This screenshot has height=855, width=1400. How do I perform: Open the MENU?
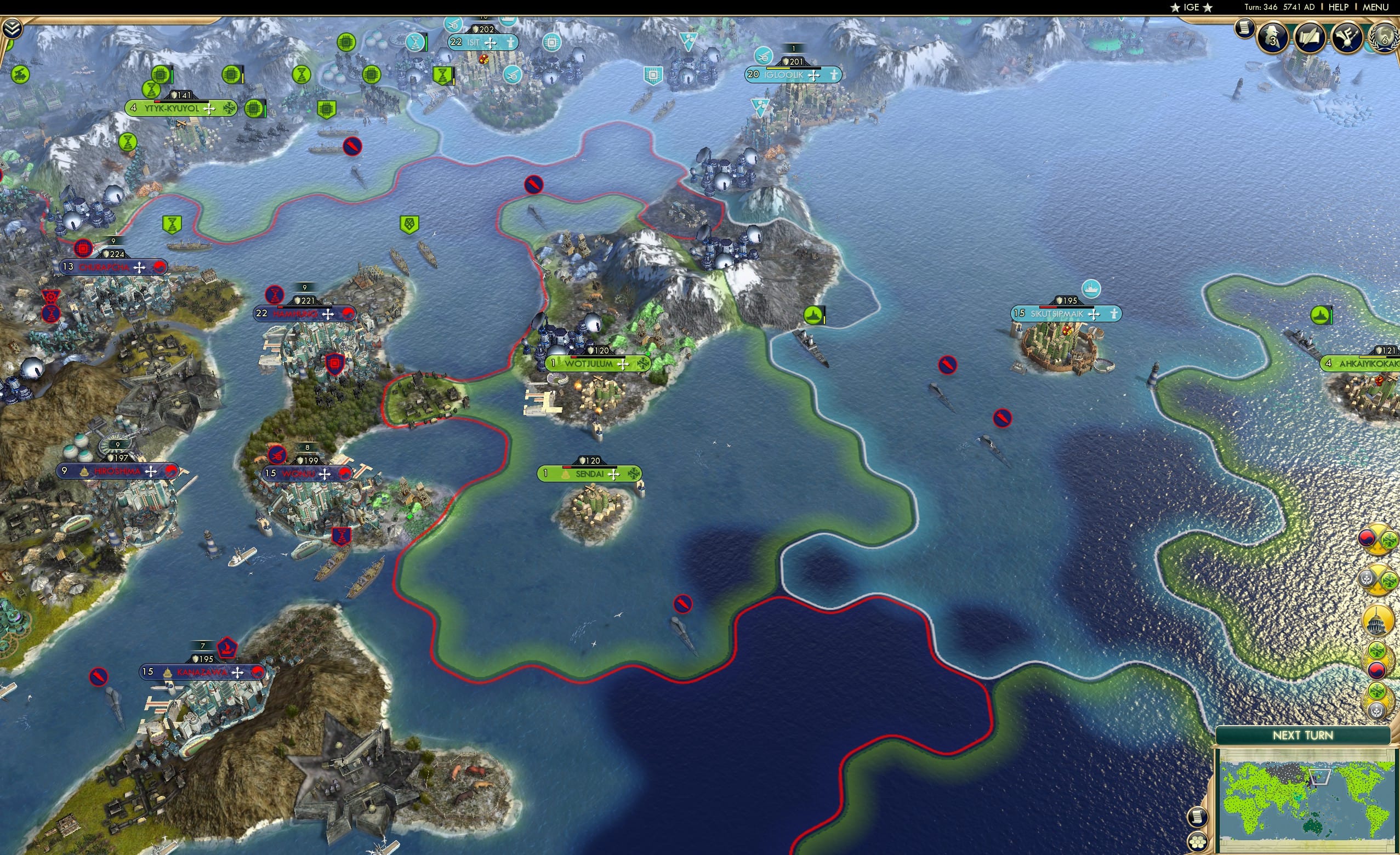point(1375,7)
